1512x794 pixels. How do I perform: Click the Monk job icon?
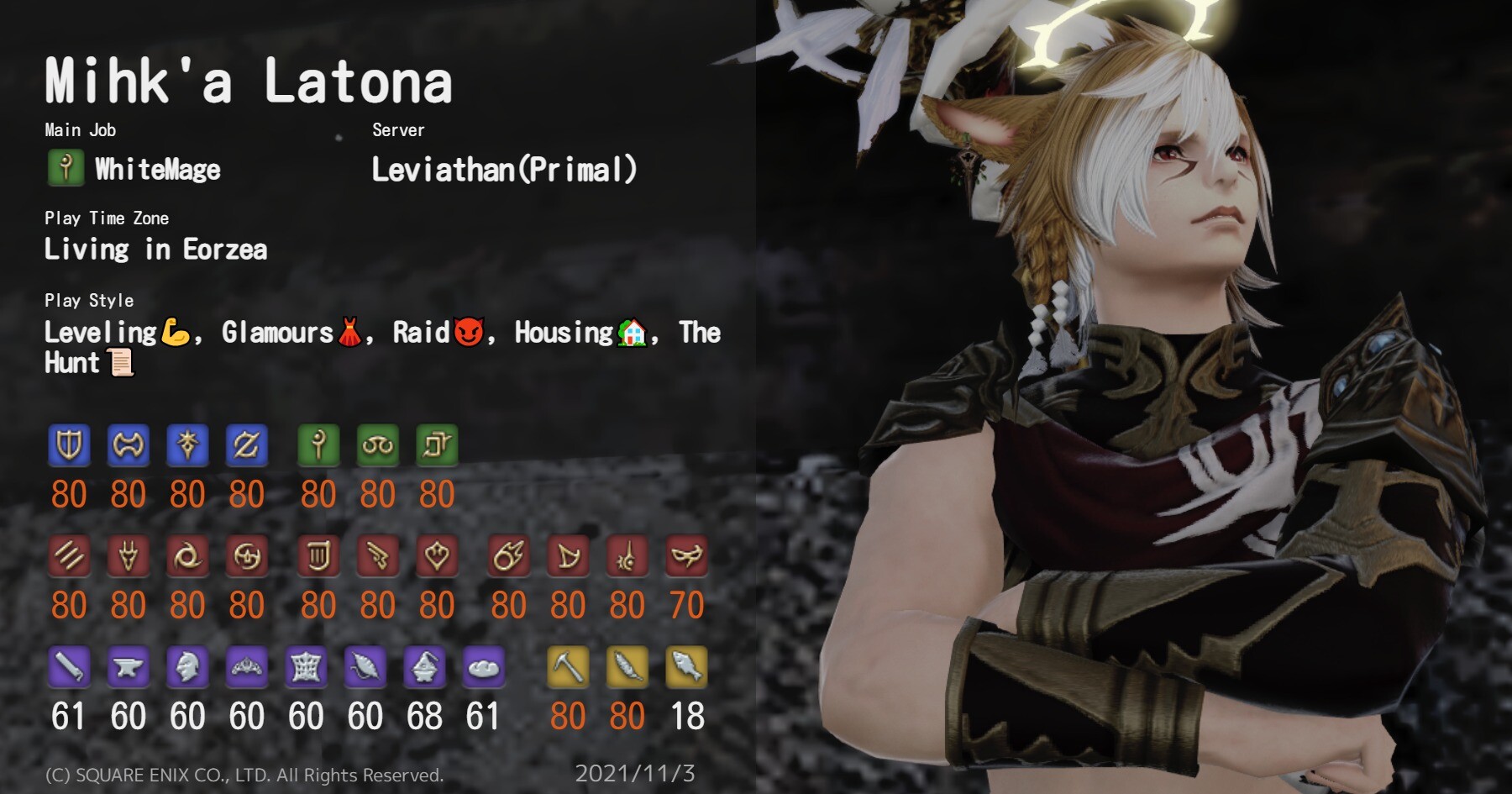[69, 556]
